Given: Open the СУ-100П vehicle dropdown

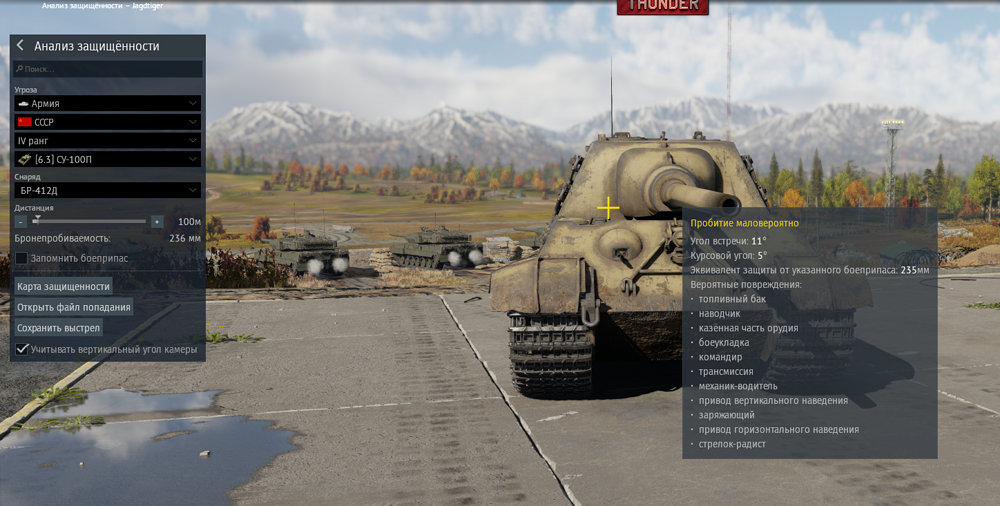Looking at the screenshot, I should (x=107, y=159).
